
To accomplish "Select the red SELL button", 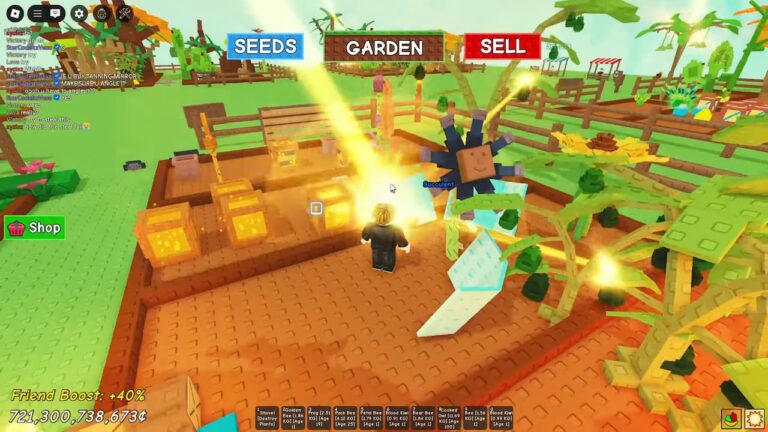I will pyautogui.click(x=502, y=46).
